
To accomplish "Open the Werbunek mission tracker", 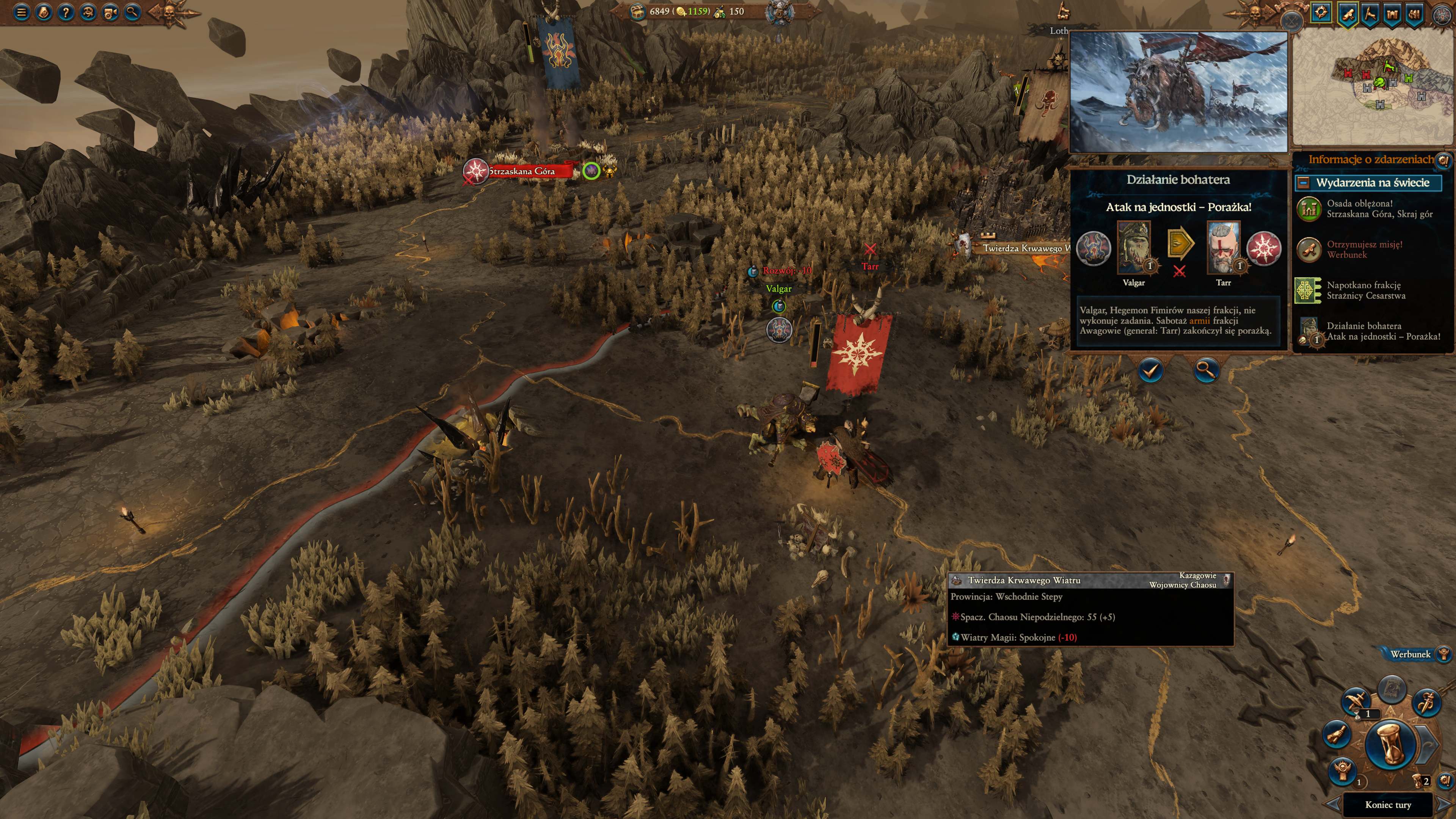I will click(1411, 654).
